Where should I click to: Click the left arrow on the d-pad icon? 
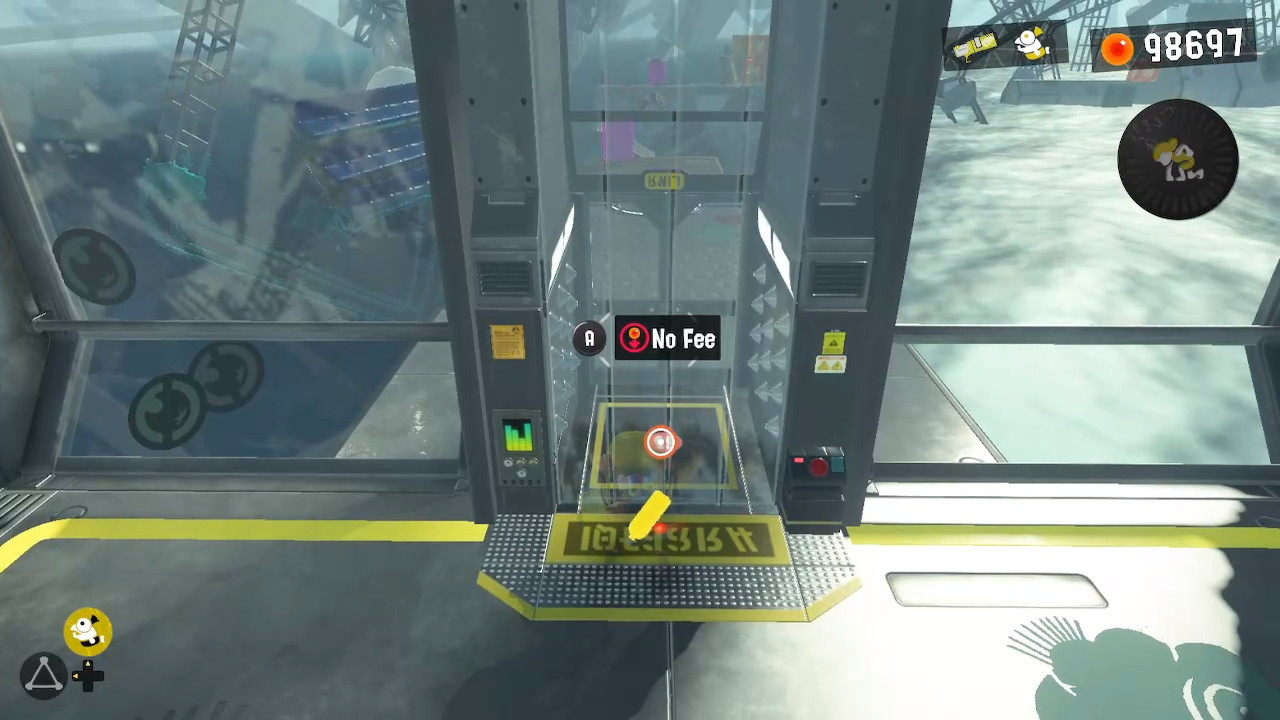pos(76,677)
